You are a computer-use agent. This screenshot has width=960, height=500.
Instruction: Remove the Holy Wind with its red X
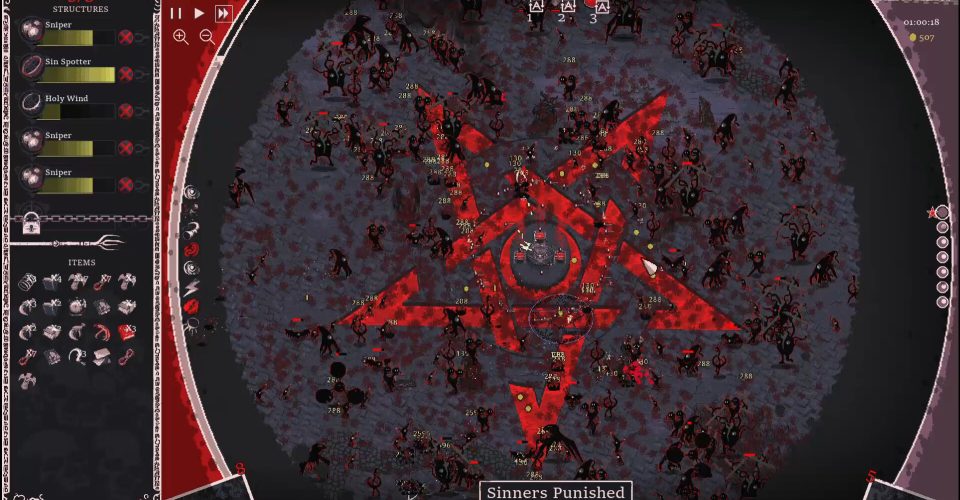126,111
